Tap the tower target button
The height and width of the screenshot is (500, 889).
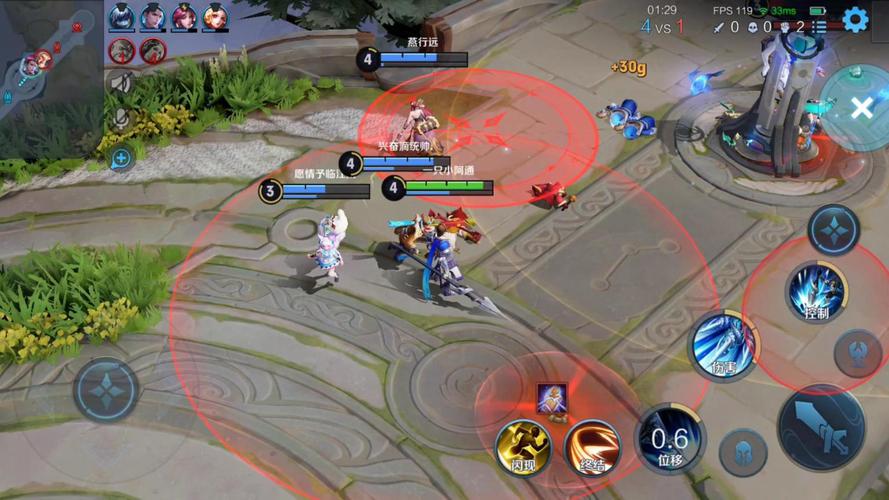point(858,352)
